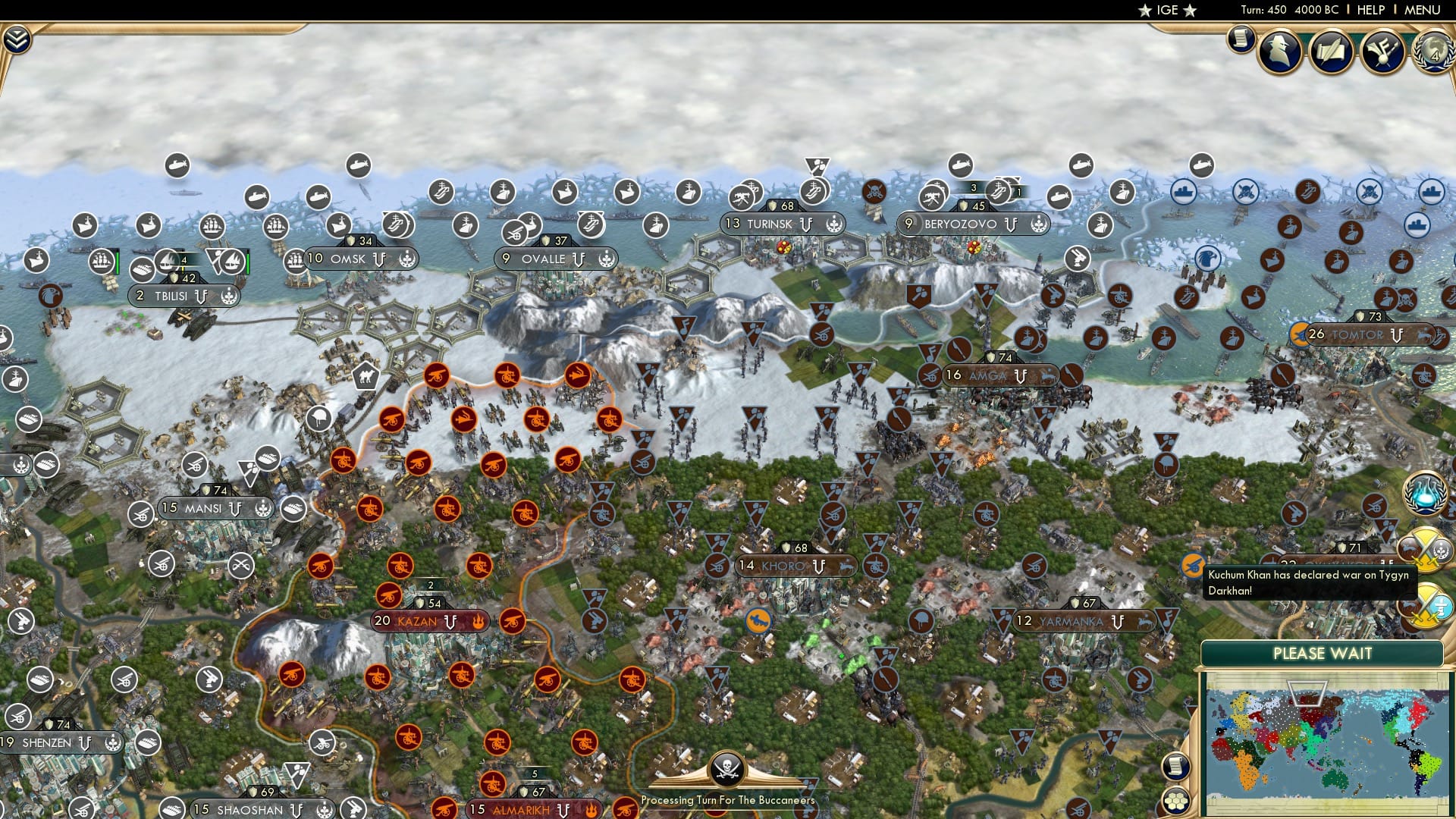Image resolution: width=1456 pixels, height=819 pixels.
Task: Click the blue beaker research notification bubble
Action: tap(1424, 494)
